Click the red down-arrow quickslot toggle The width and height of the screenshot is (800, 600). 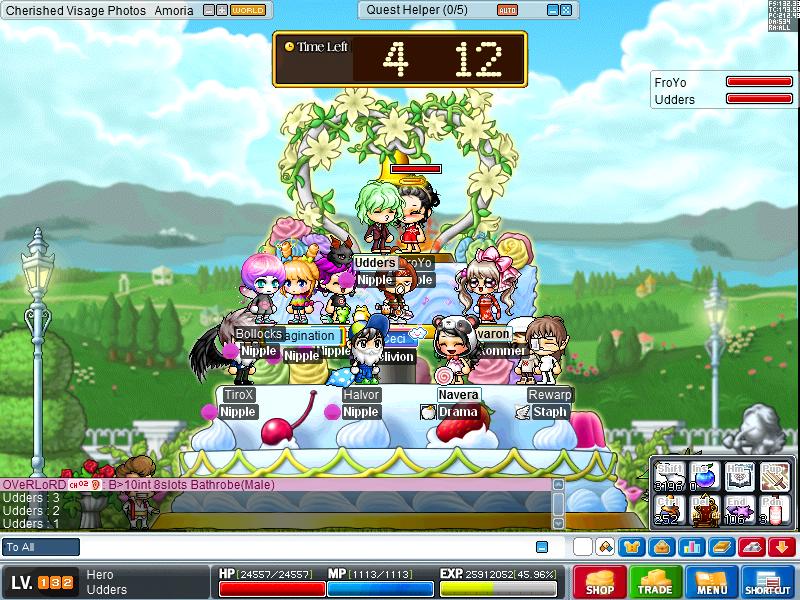click(783, 547)
